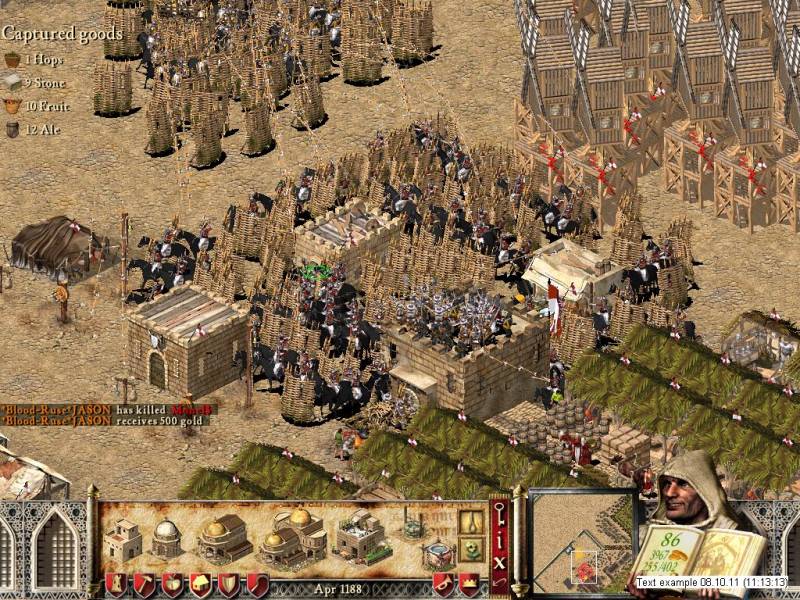
Task: Click the horn shield button
Action: (443, 584)
